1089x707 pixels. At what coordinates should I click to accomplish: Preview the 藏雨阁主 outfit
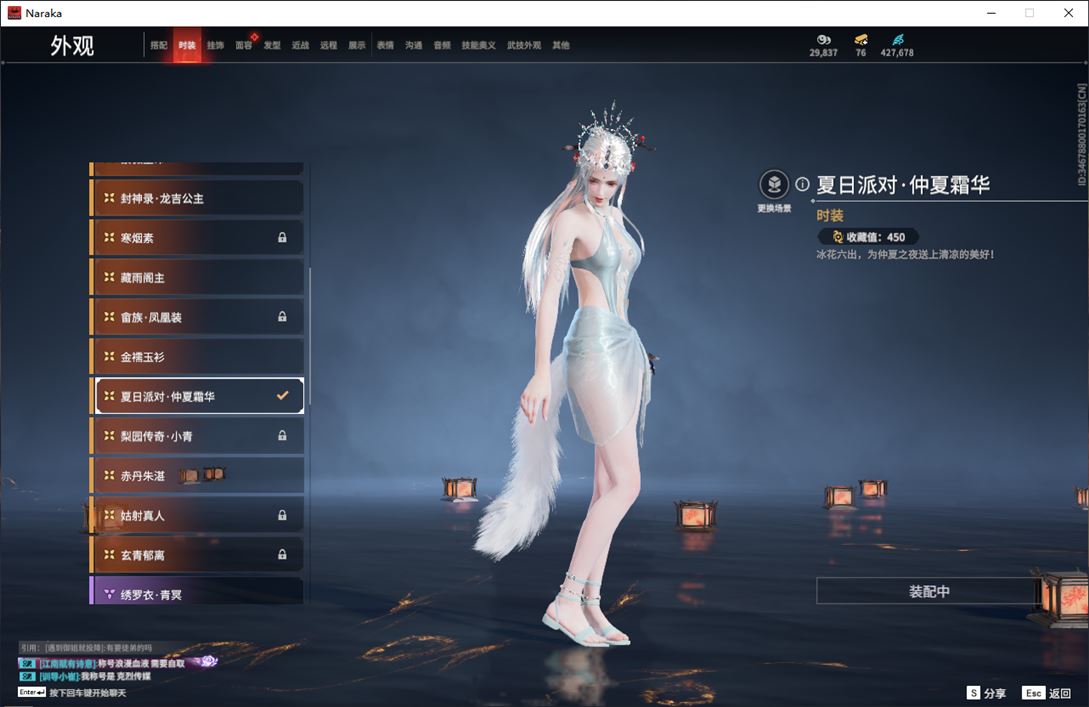point(197,277)
